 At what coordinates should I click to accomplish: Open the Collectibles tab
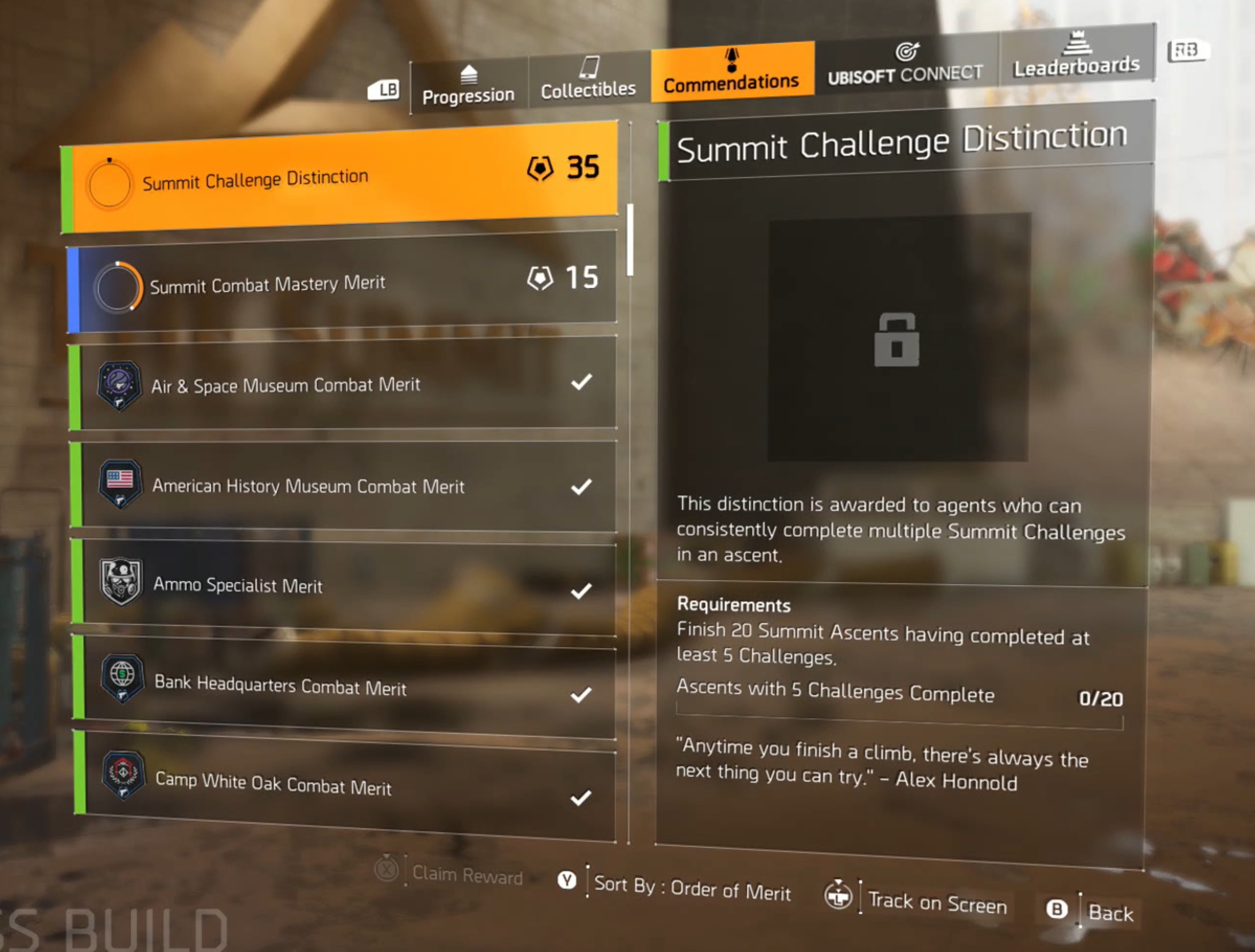[588, 80]
